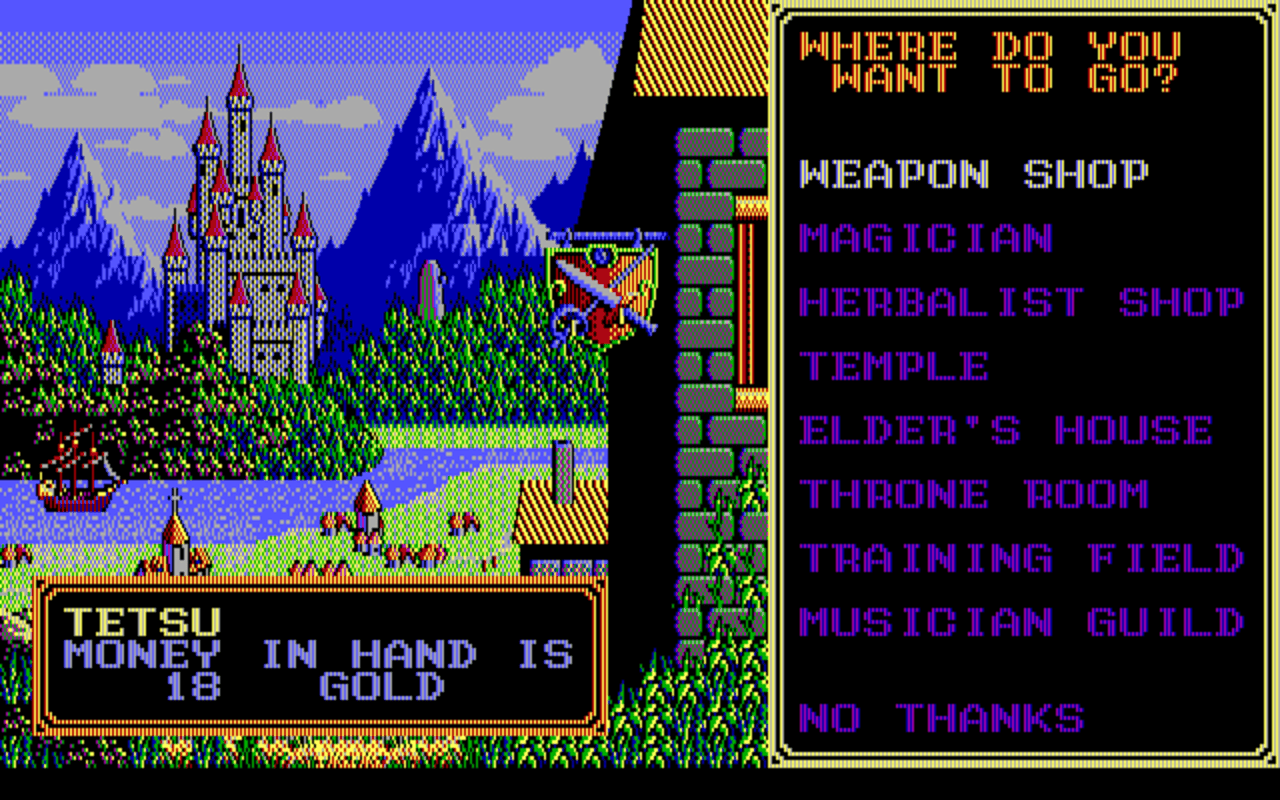
Task: Select the WEAPON SHOP option
Action: point(975,173)
